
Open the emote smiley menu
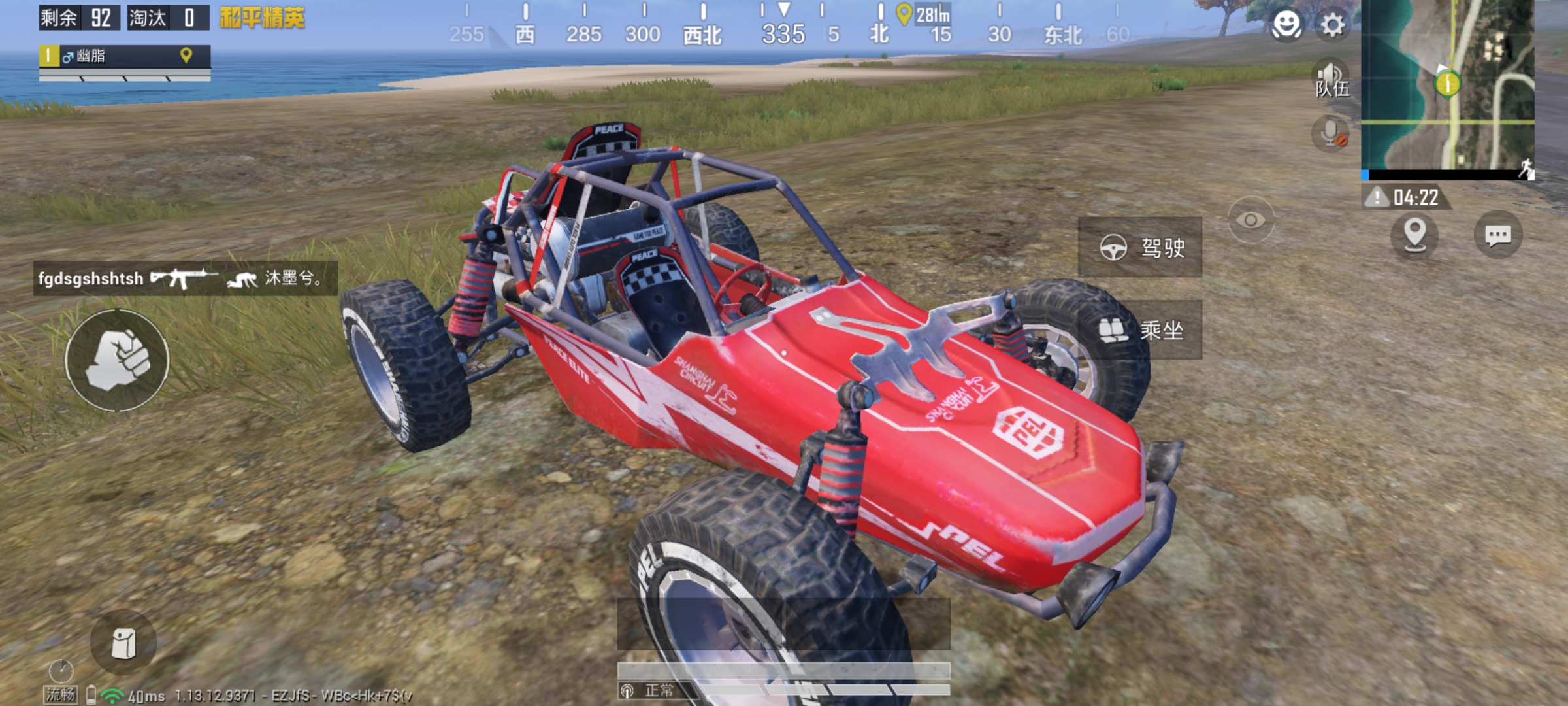pos(1286,25)
